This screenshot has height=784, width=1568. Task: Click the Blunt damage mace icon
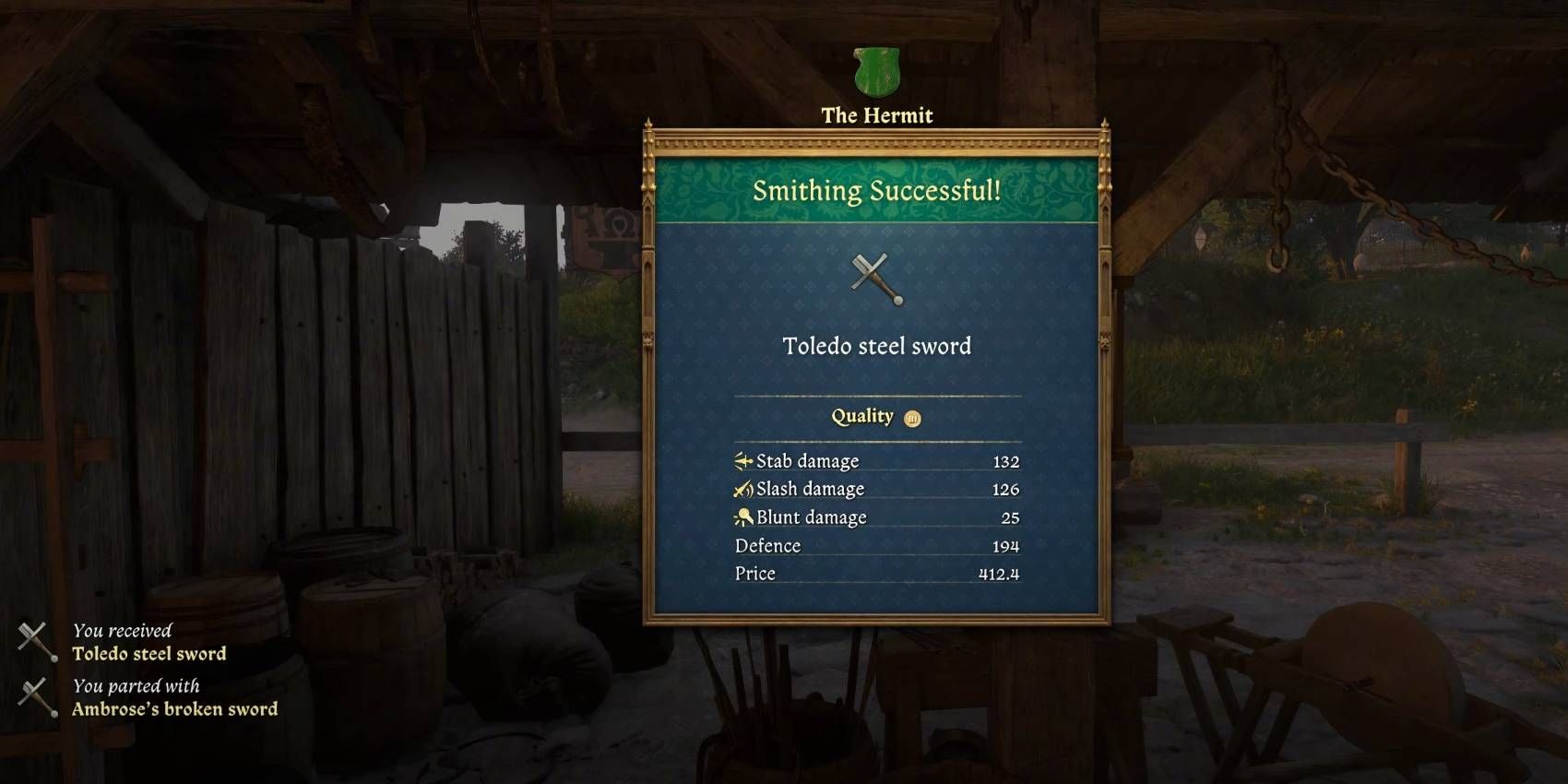[x=743, y=517]
